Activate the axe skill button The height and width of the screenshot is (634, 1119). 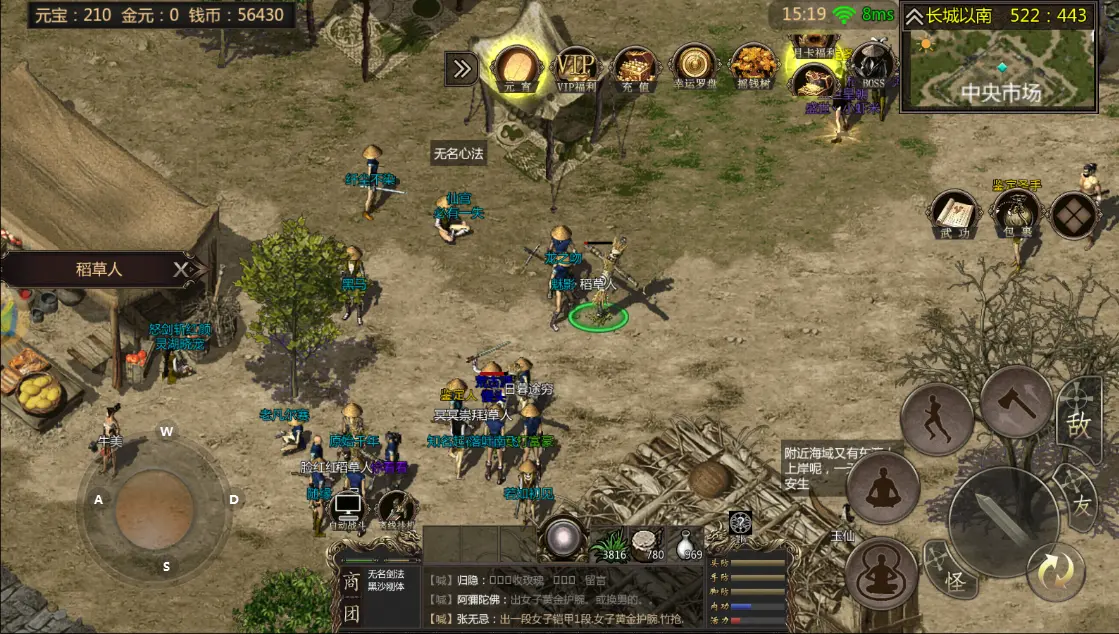(1015, 402)
